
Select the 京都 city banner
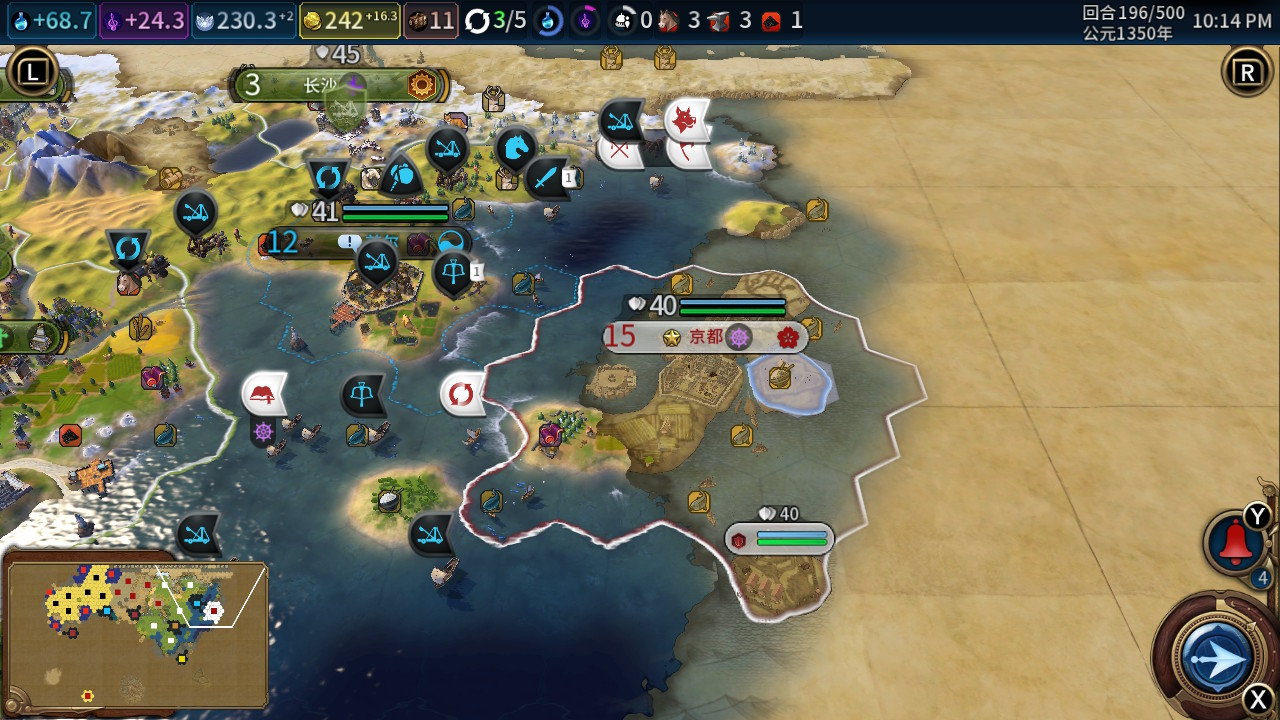tap(706, 338)
